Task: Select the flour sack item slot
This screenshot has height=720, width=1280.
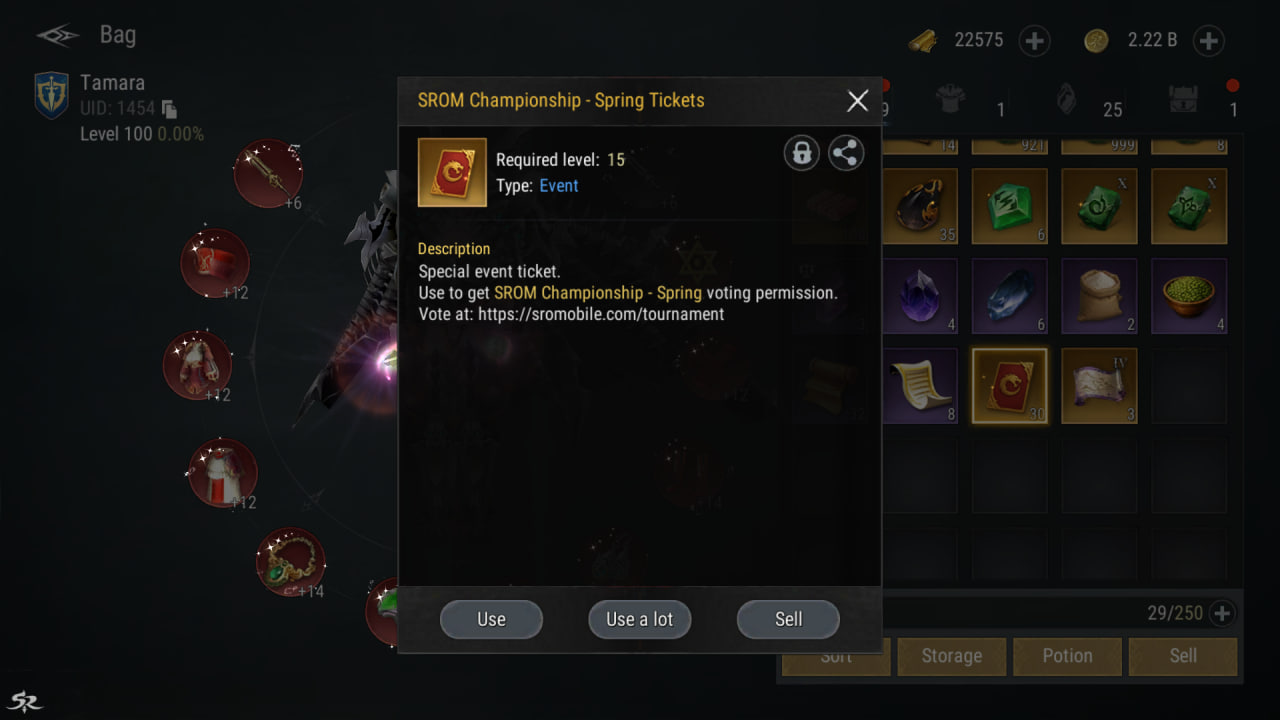Action: point(1099,296)
